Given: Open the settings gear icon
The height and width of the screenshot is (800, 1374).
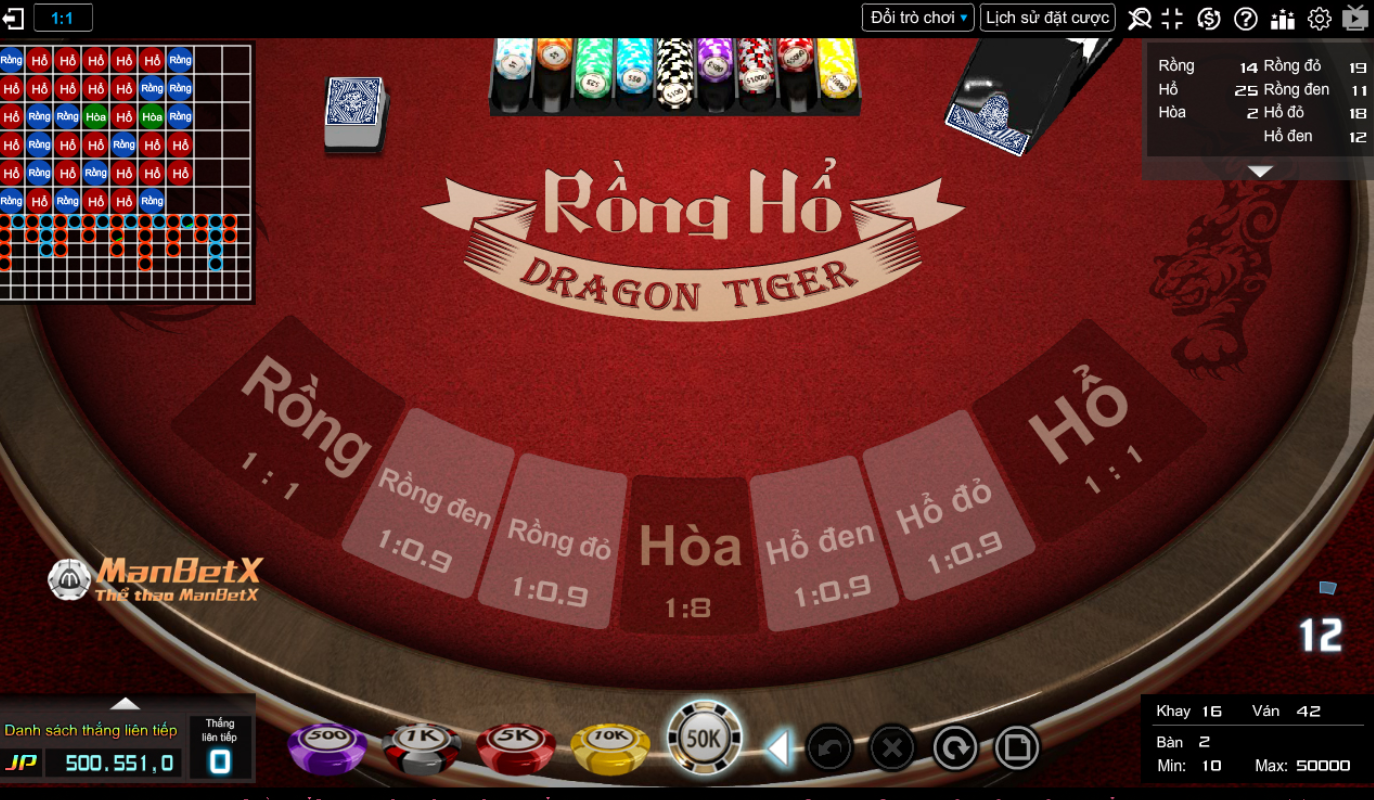Looking at the screenshot, I should point(1319,17).
